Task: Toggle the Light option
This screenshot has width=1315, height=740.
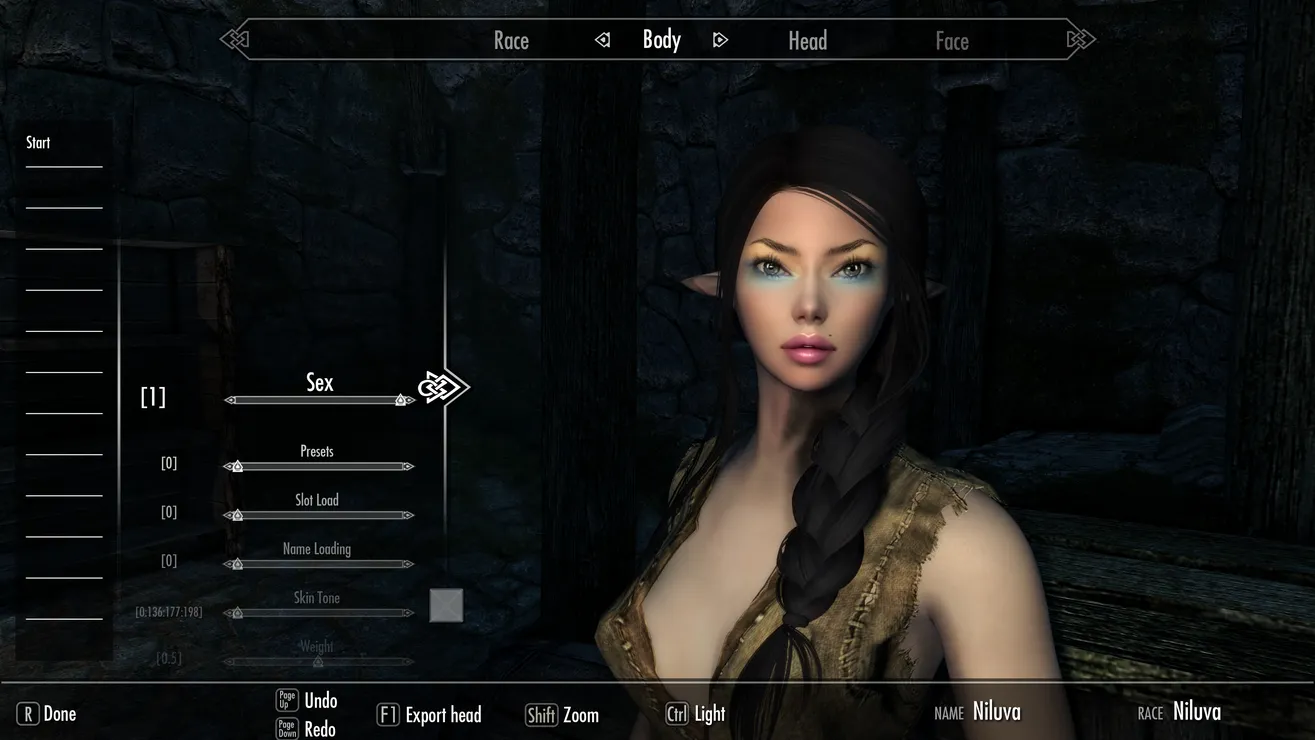Action: click(696, 714)
